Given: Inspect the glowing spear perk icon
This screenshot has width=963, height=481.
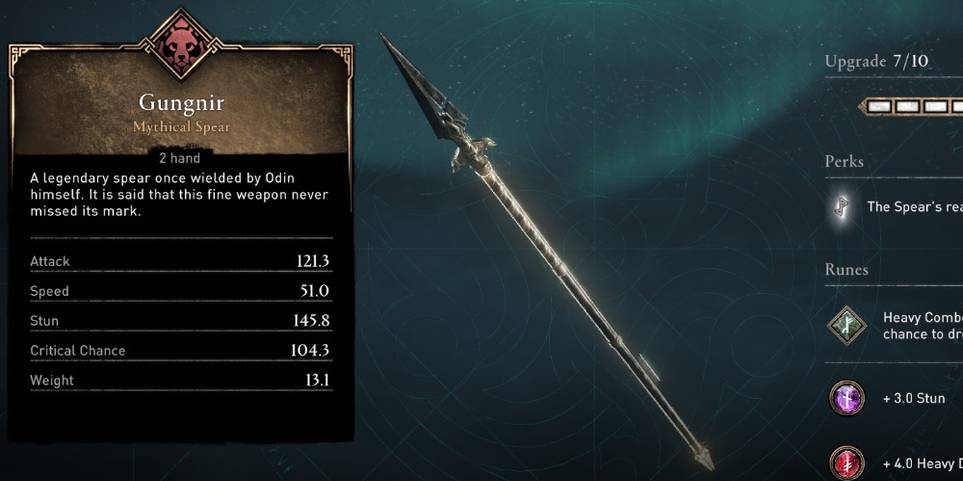Looking at the screenshot, I should coord(843,206).
